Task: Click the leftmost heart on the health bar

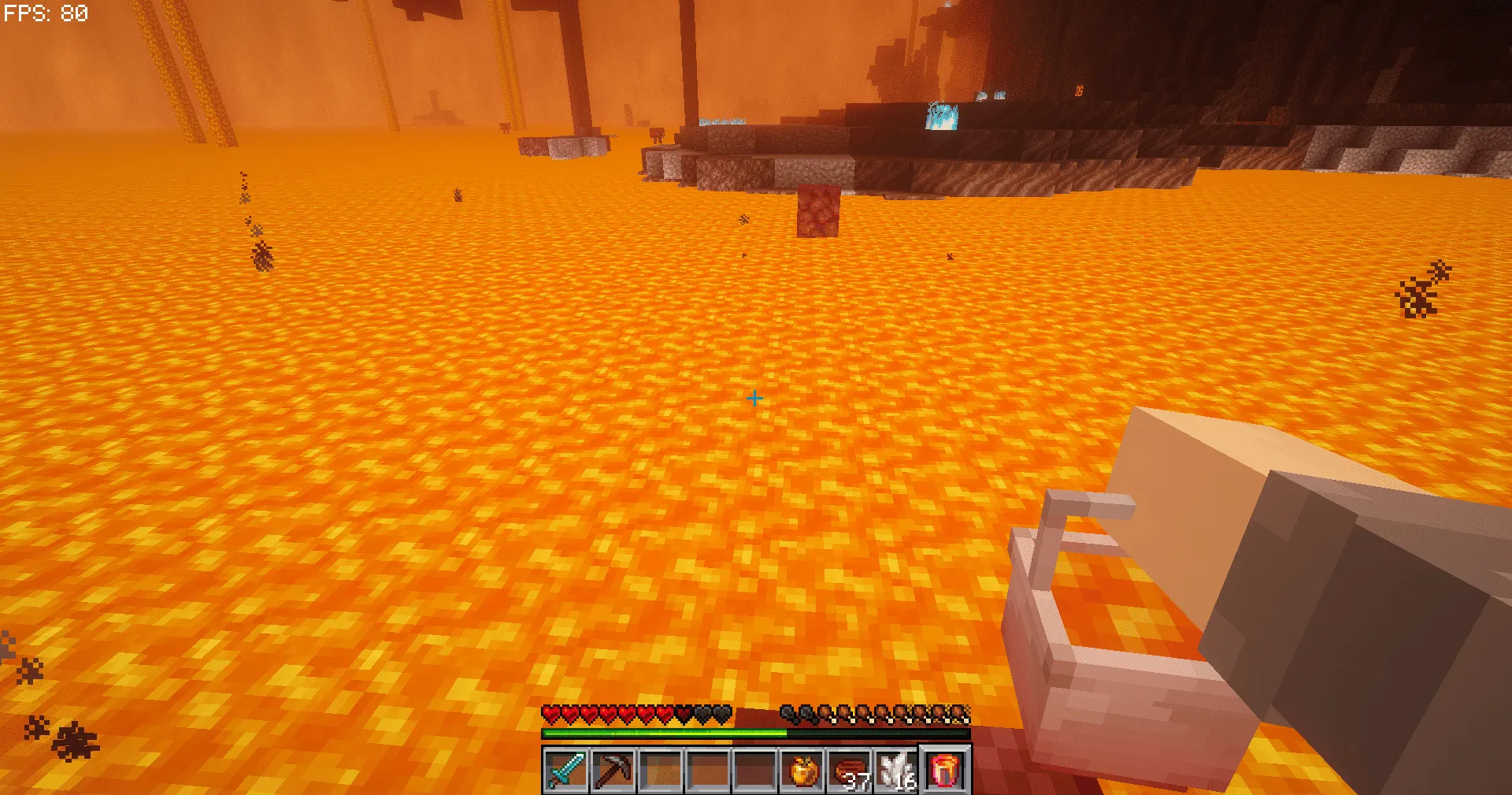Action: pyautogui.click(x=552, y=712)
